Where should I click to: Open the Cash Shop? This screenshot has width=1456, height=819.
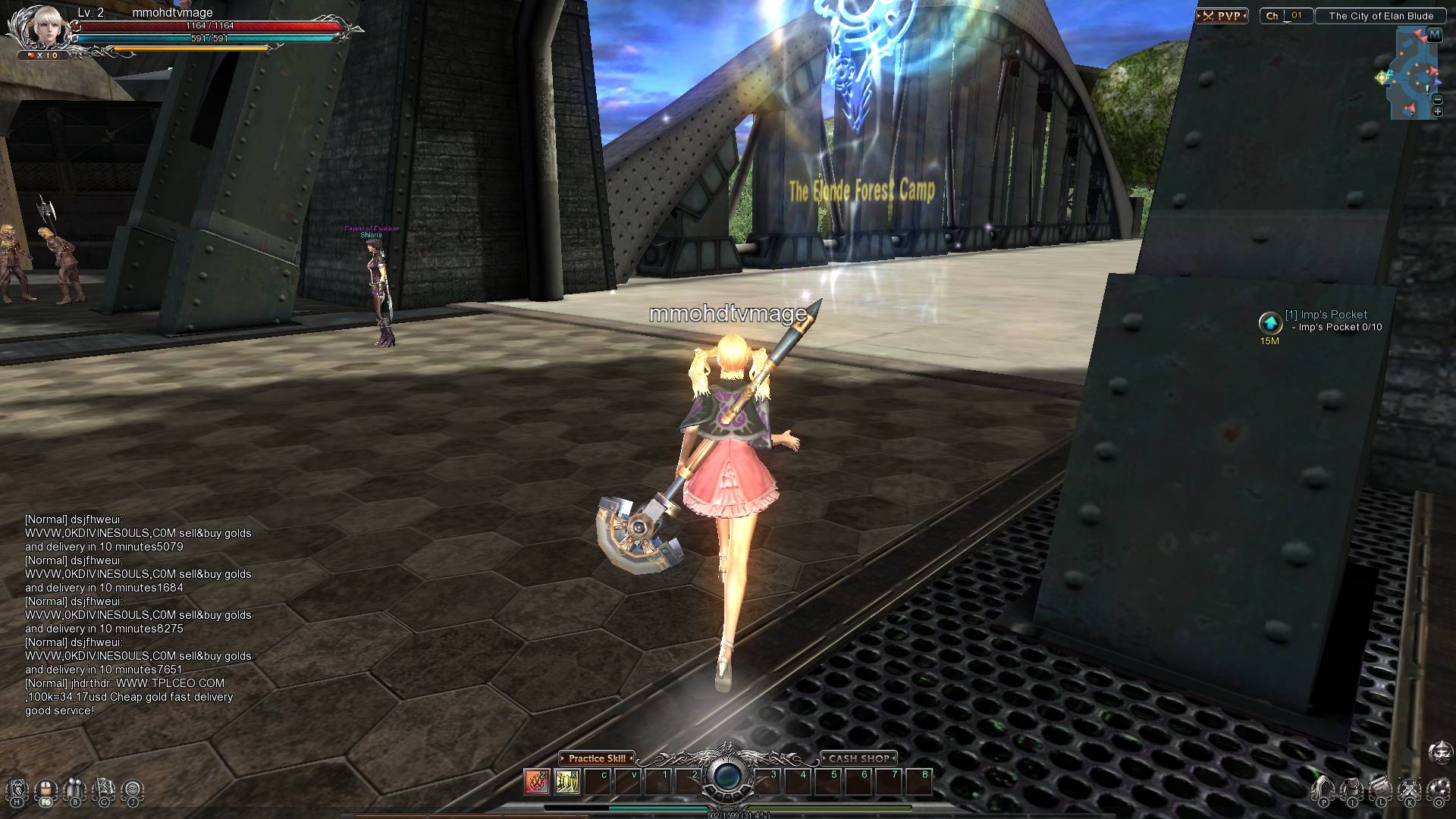(858, 758)
